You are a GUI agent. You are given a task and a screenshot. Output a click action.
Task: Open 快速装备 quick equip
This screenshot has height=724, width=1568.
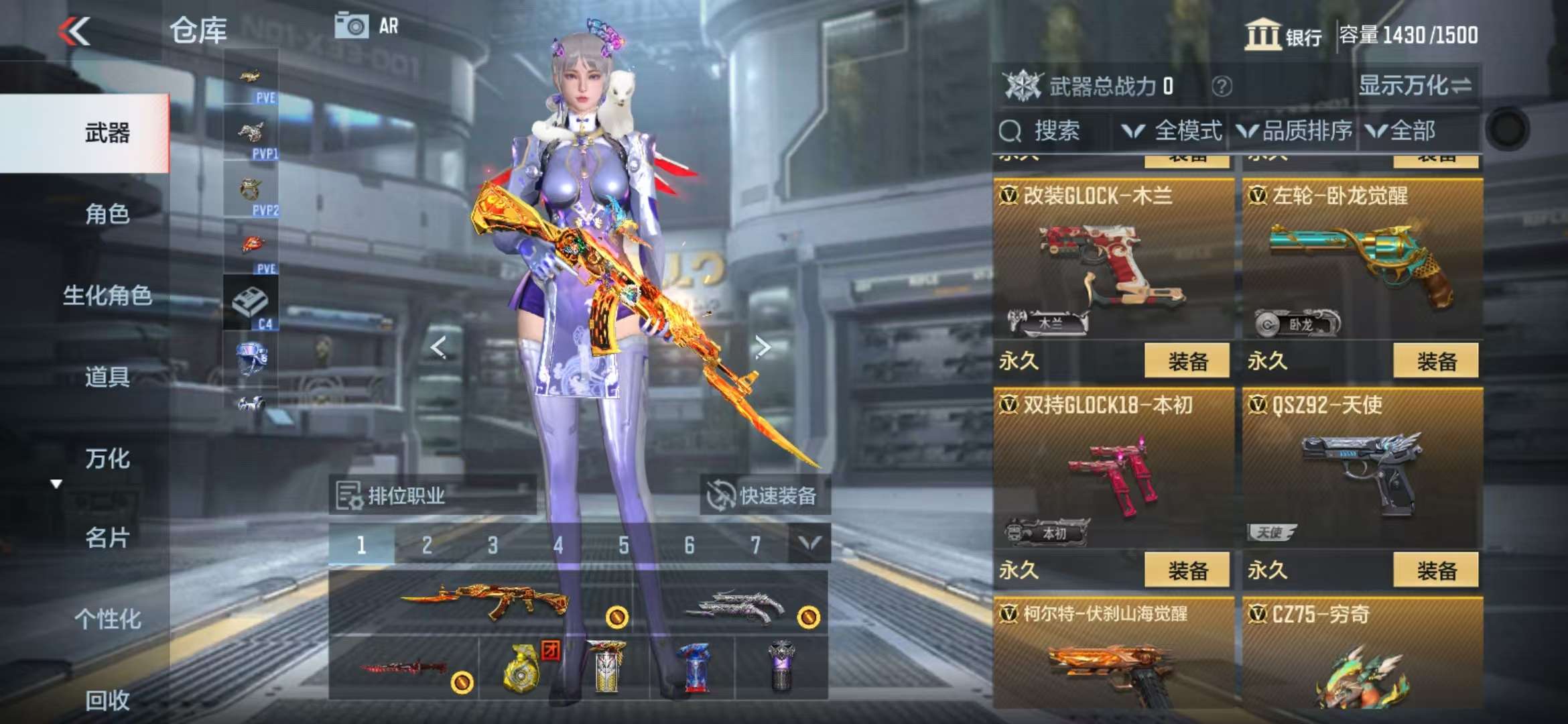765,496
